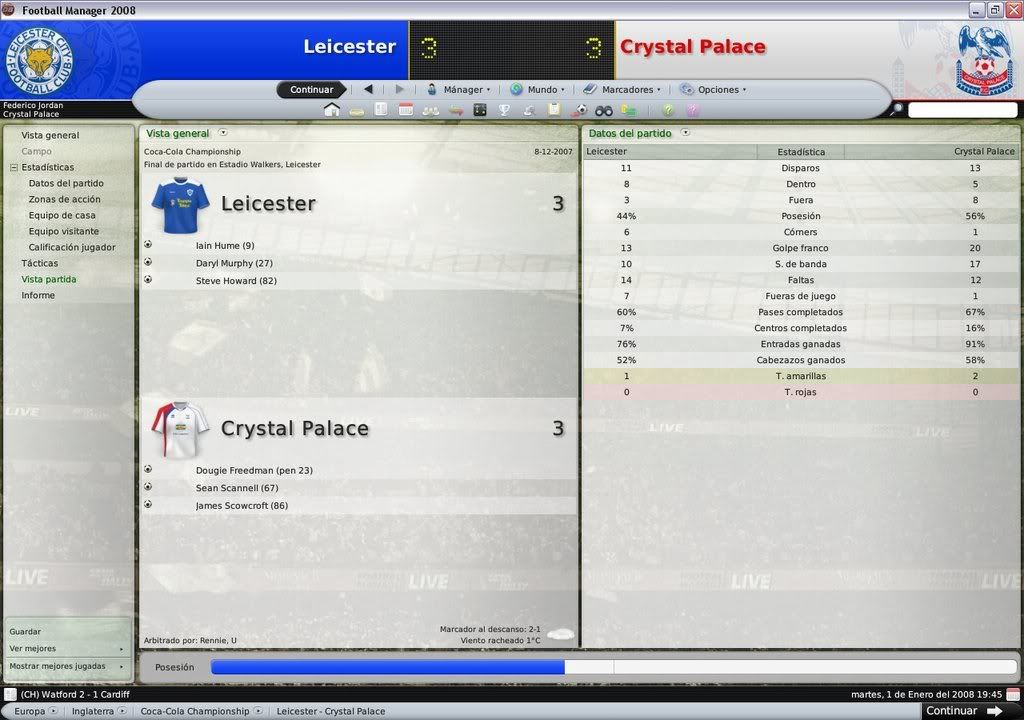Click the Continuar button beside the back arrow
The image size is (1024, 720).
tap(312, 89)
